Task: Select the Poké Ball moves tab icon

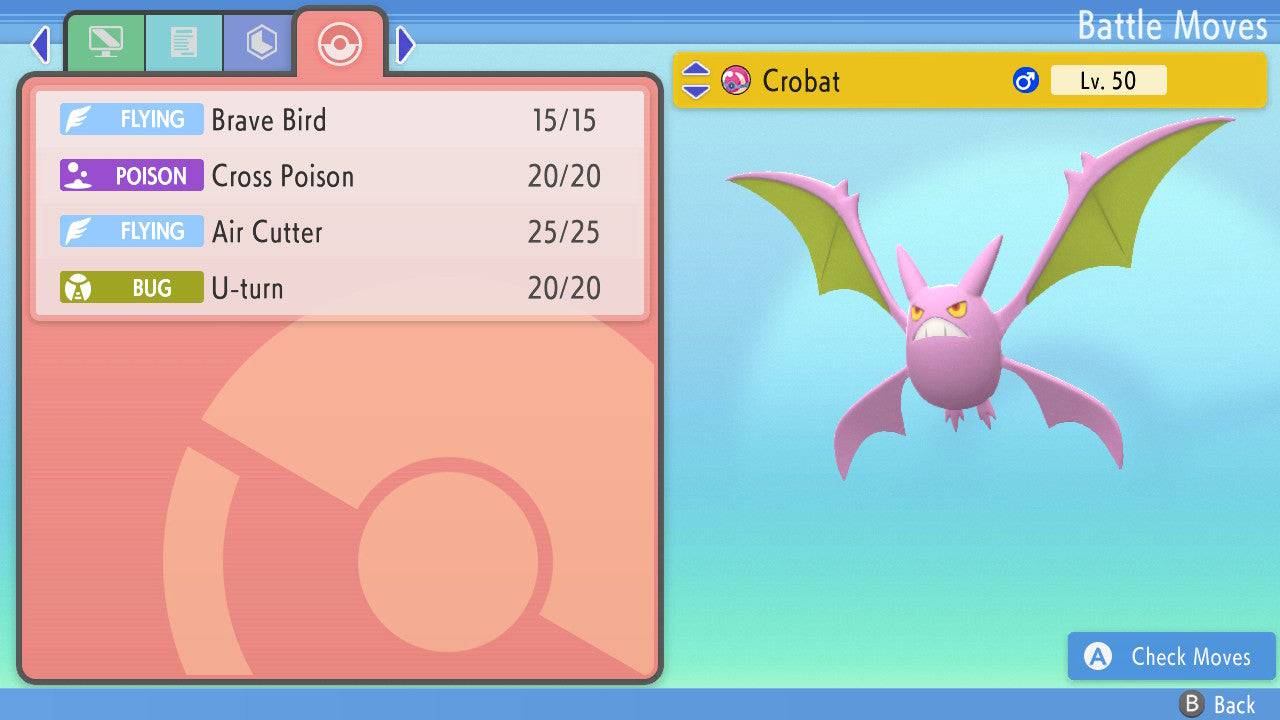Action: (340, 44)
